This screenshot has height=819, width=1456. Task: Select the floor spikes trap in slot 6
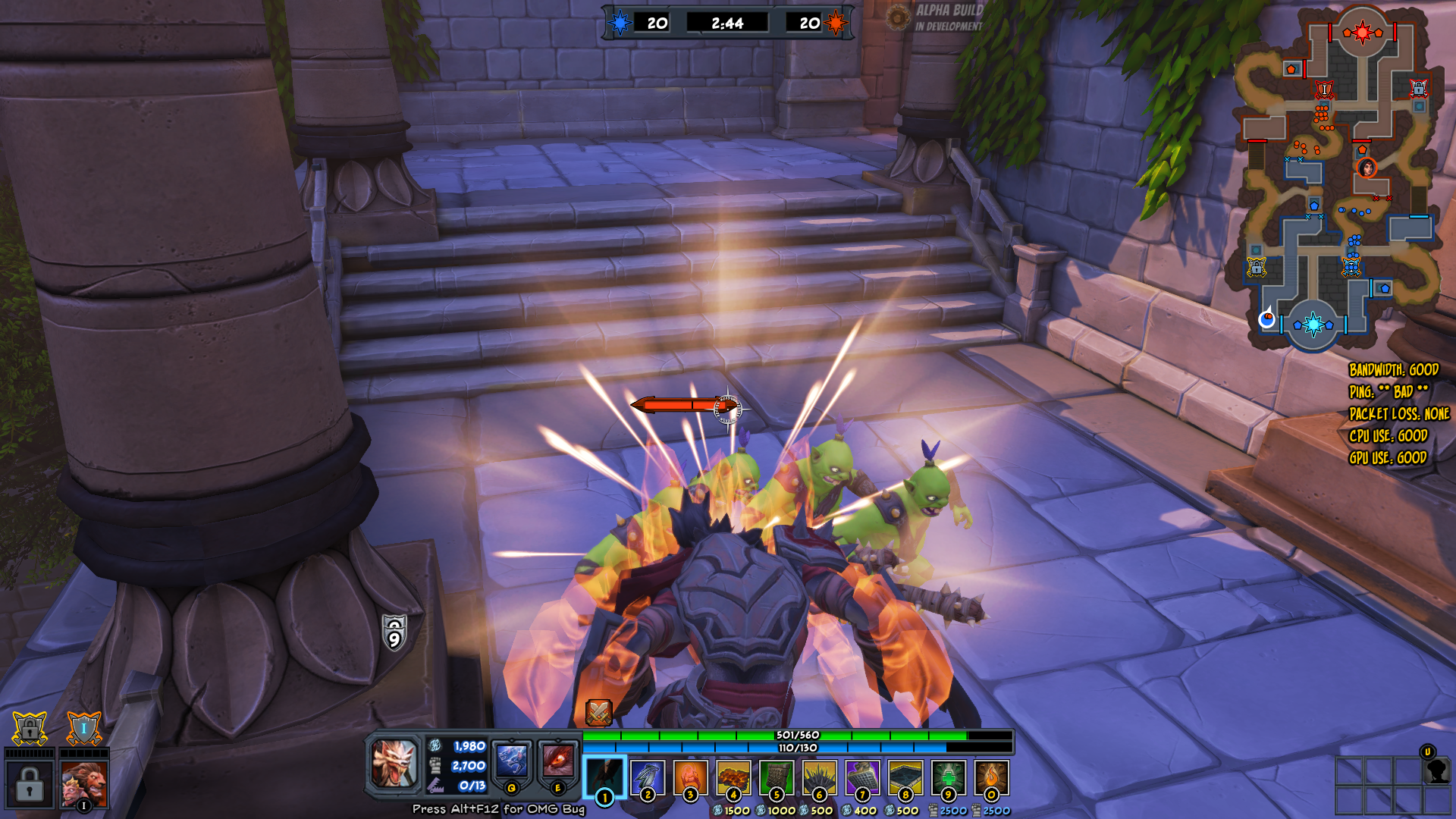coord(819,777)
